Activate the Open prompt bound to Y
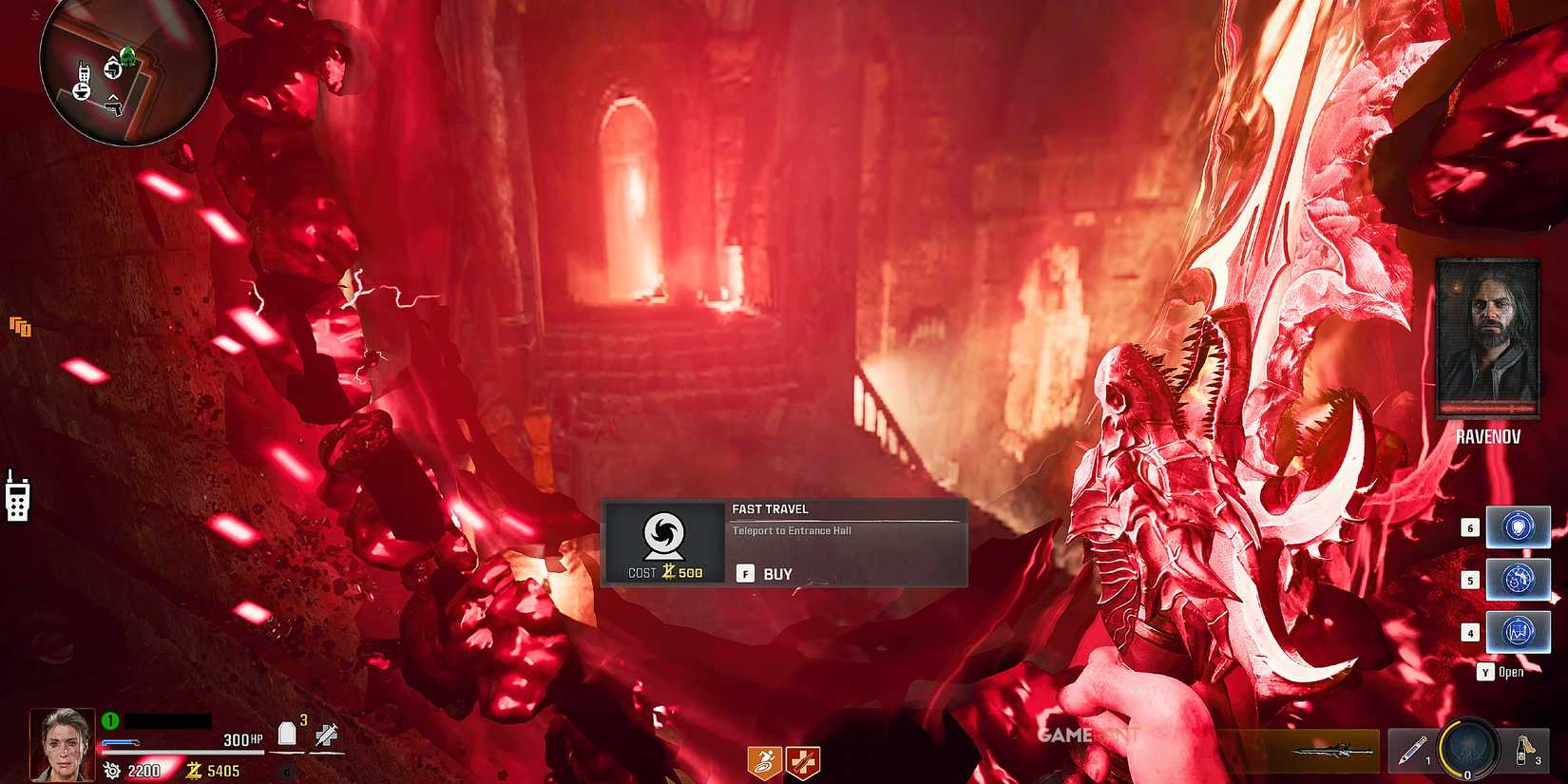The width and height of the screenshot is (1568, 784). point(1501,671)
